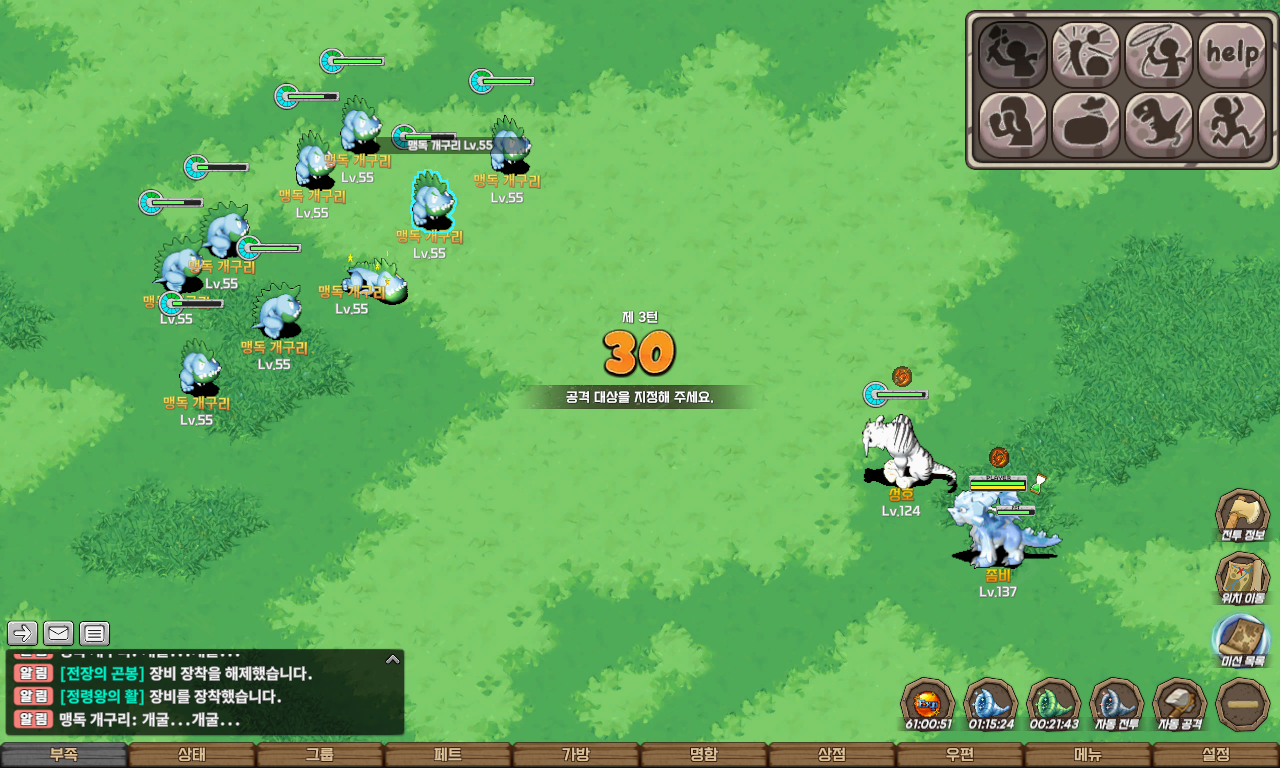Viewport: 1280px width, 768px height.
Task: Open the 설정 settings tab
Action: coord(1216,755)
